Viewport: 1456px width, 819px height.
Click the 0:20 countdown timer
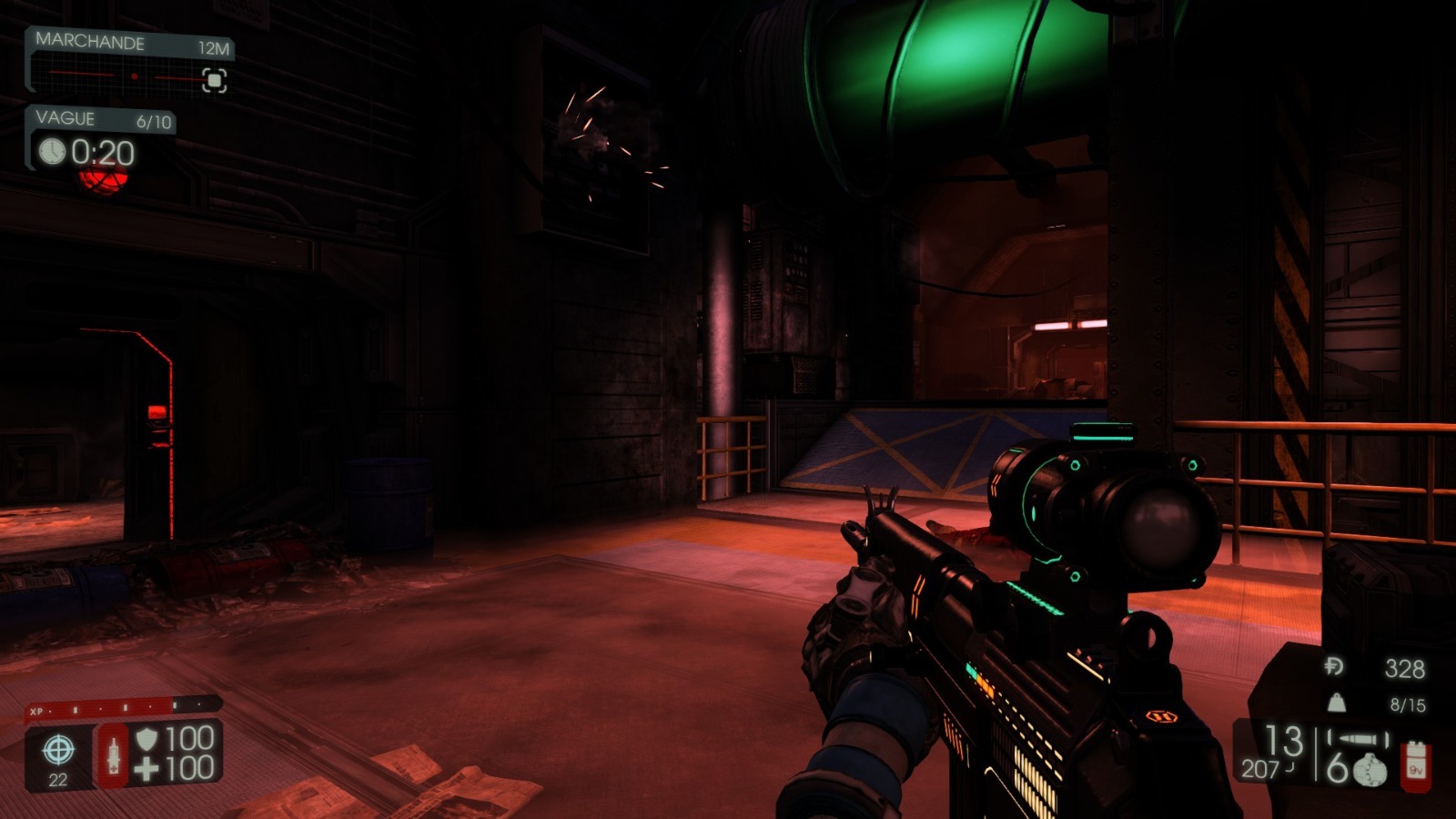102,152
